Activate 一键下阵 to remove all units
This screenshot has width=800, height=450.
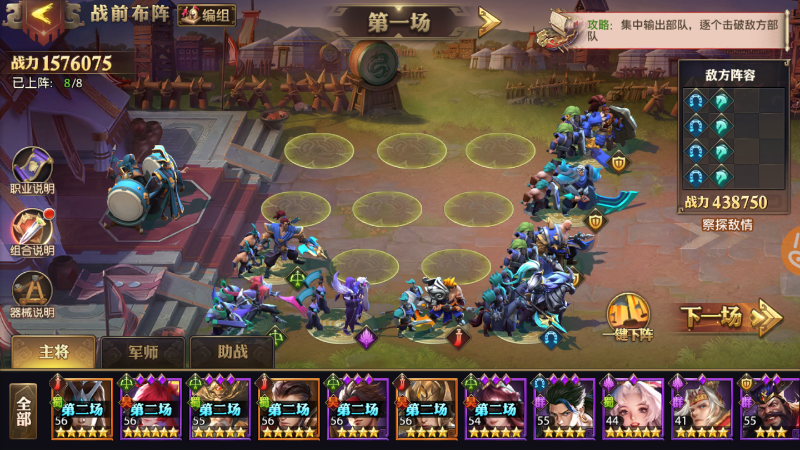[x=627, y=320]
